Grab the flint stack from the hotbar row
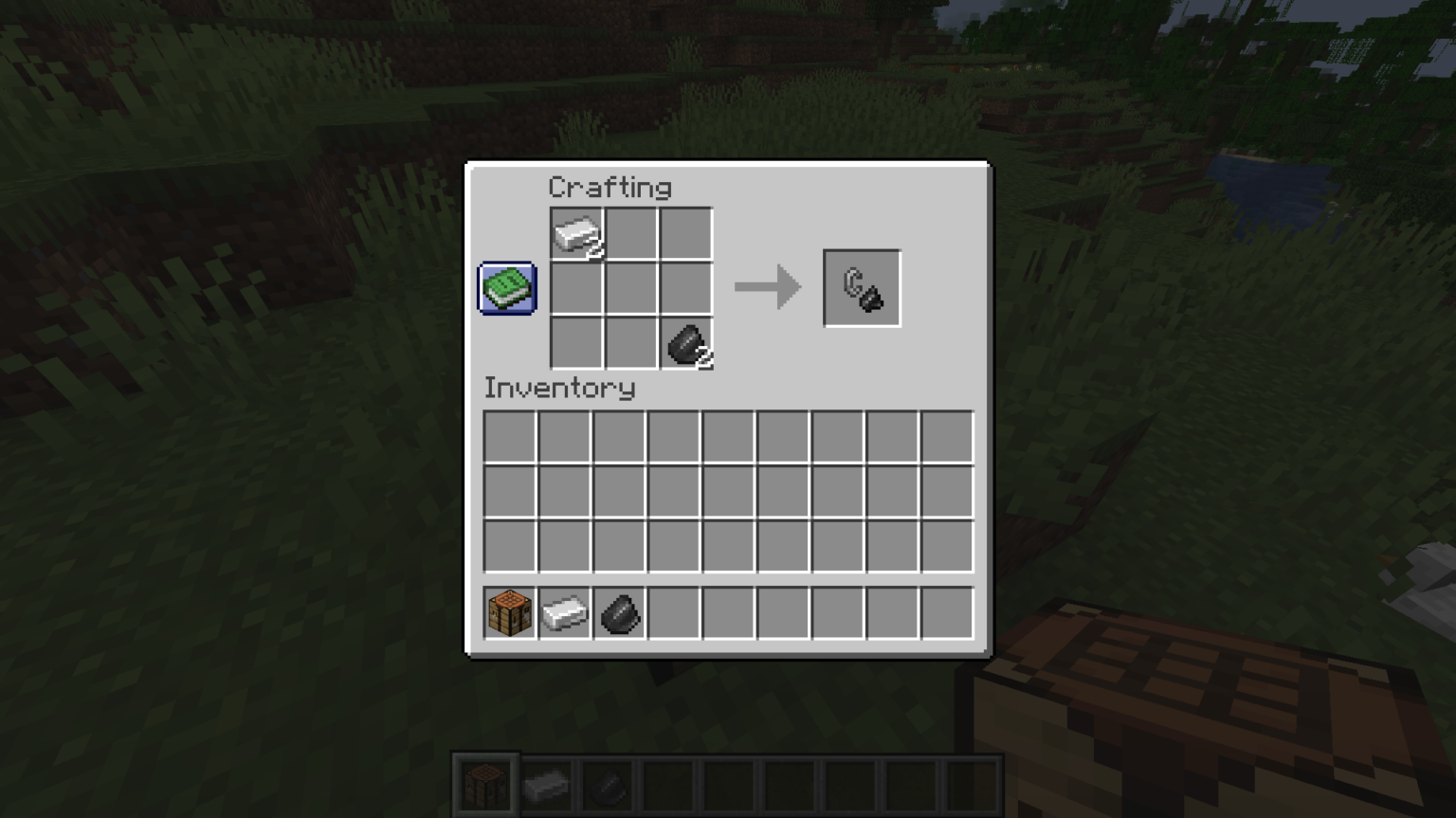This screenshot has width=1456, height=818. coord(618,612)
